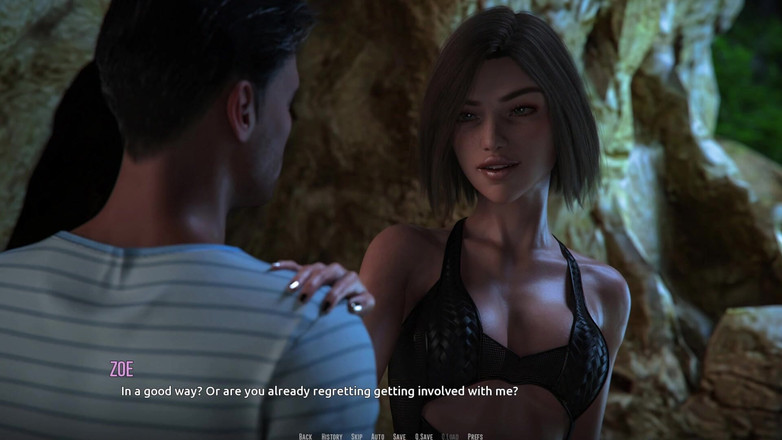Toggle Auto-advance mode
The width and height of the screenshot is (782, 440).
tap(378, 436)
